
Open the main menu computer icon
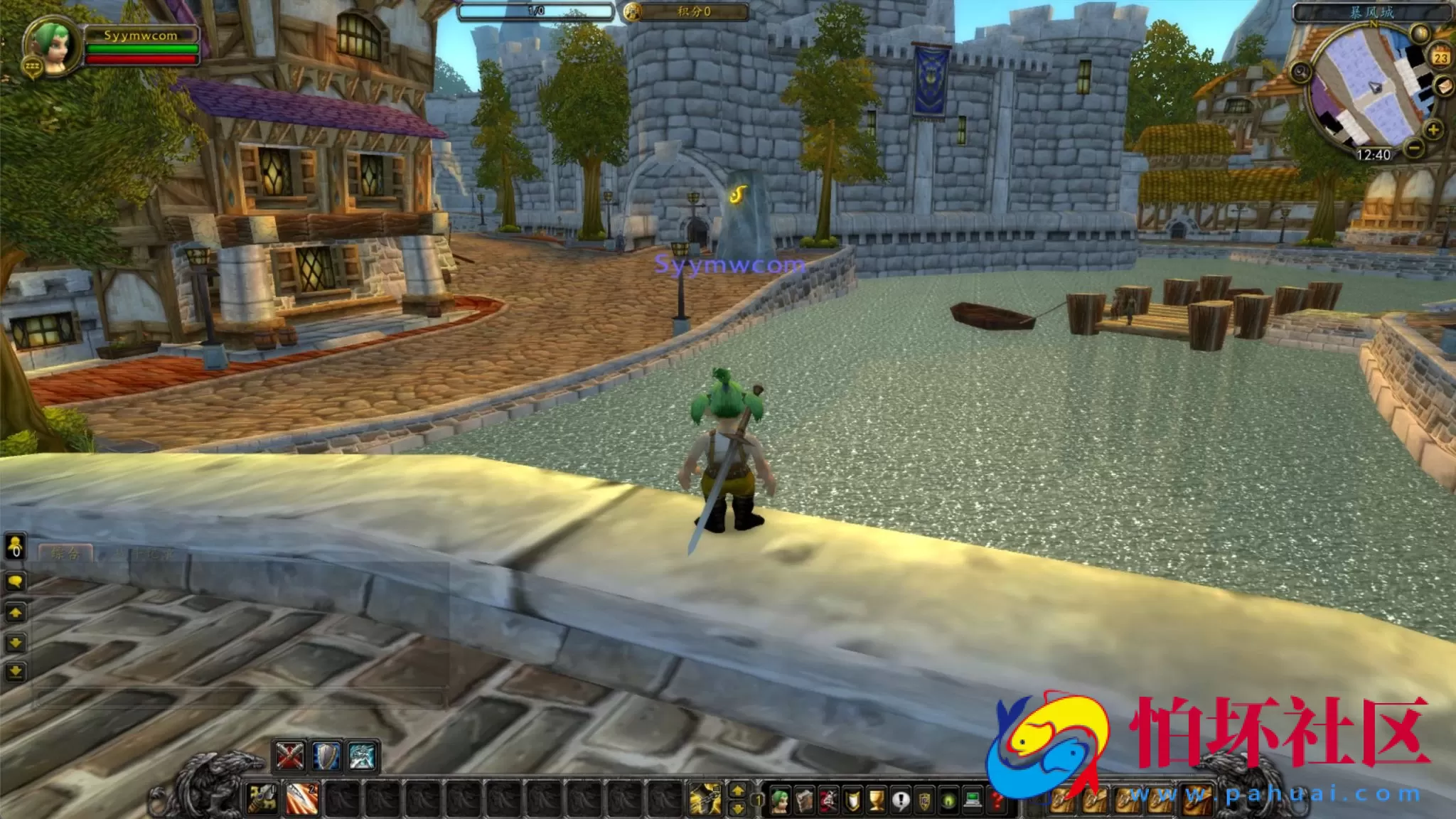click(x=972, y=800)
